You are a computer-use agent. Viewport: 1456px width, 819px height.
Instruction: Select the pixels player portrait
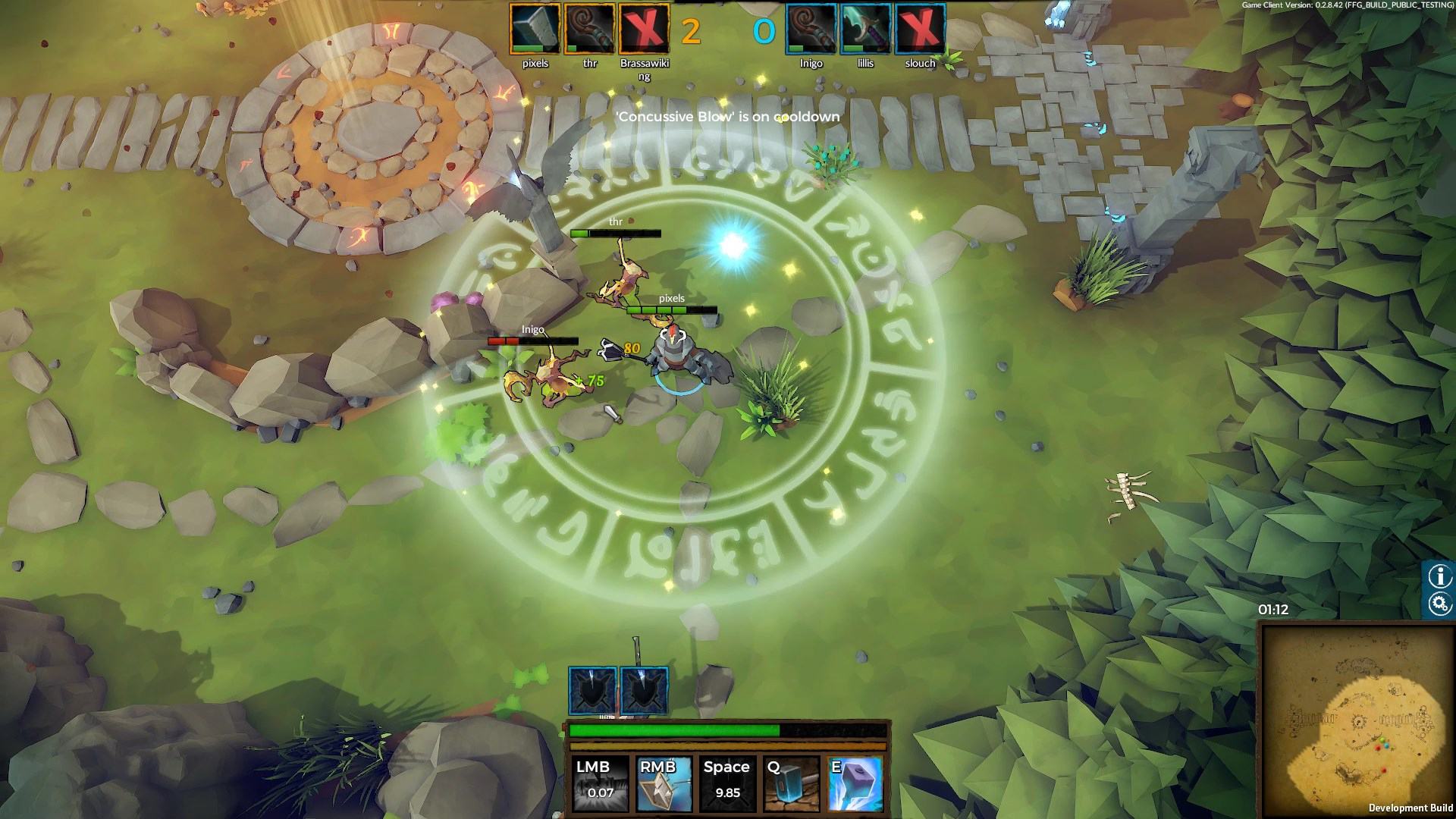tap(535, 29)
